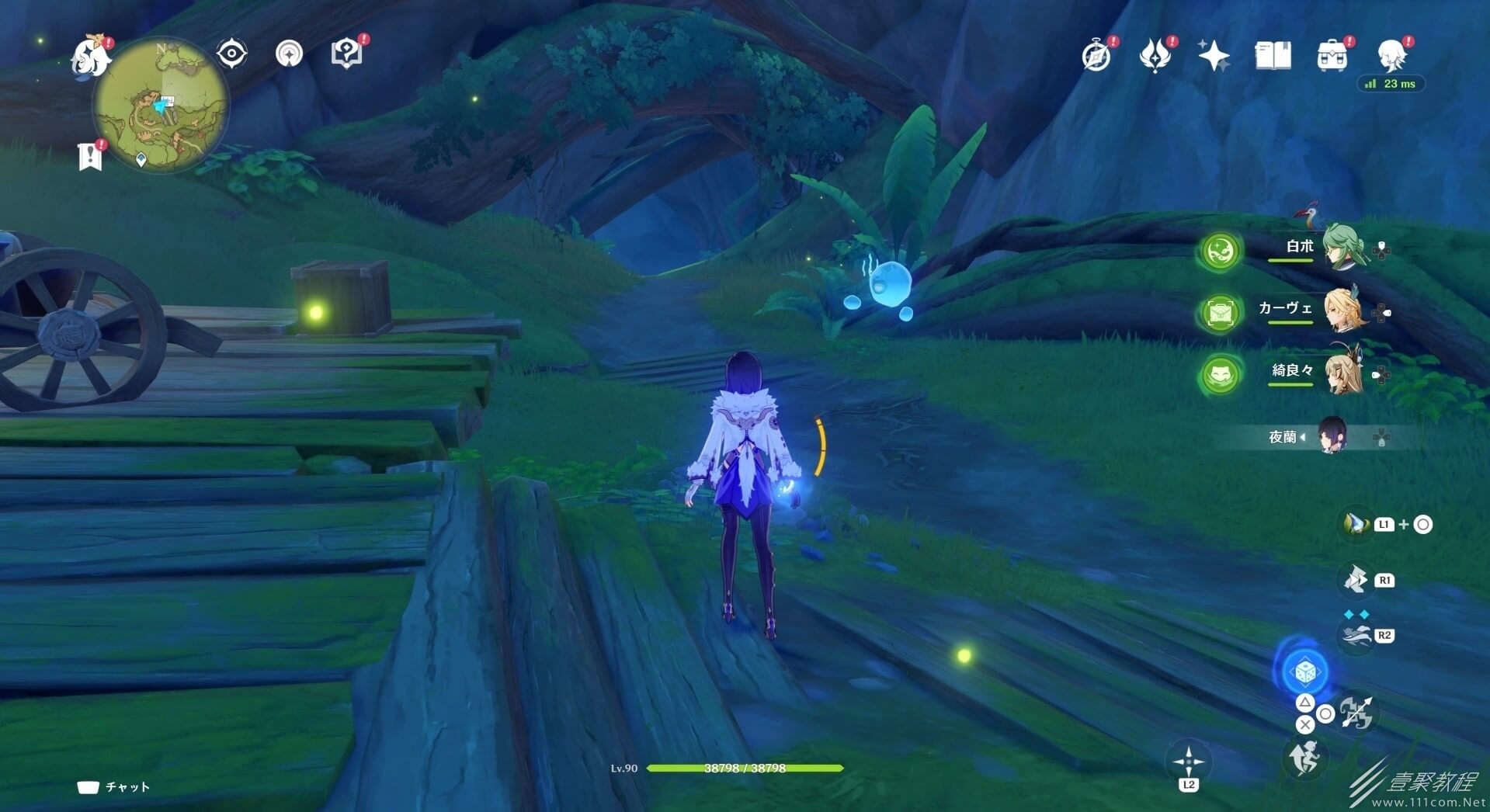Activate the dice elemental skill
1490x812 pixels.
tap(1304, 671)
